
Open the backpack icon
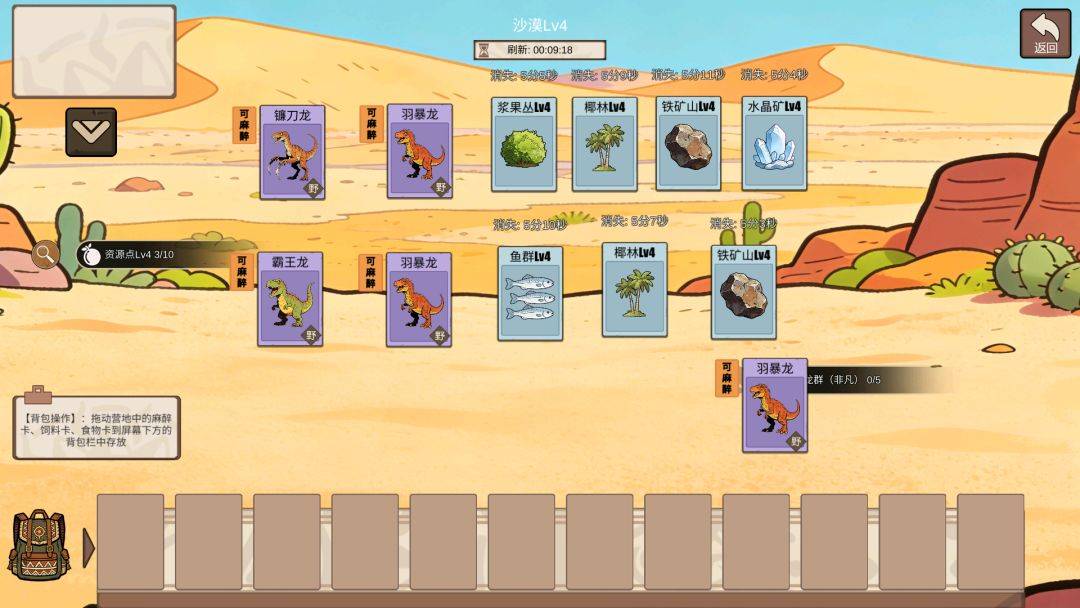38,546
